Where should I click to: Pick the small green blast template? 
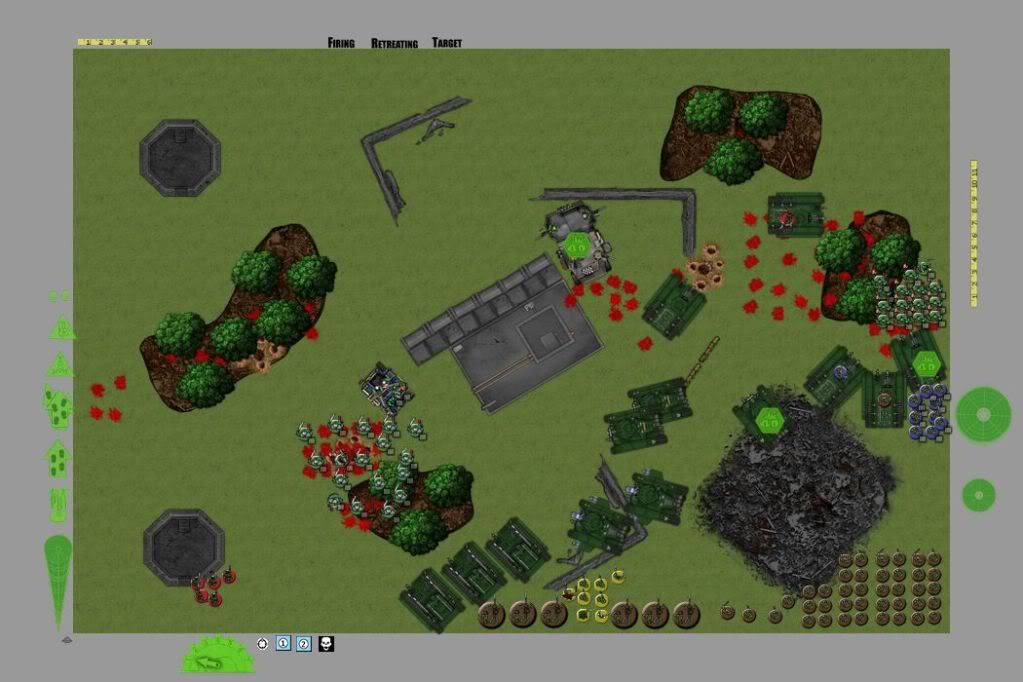[979, 494]
